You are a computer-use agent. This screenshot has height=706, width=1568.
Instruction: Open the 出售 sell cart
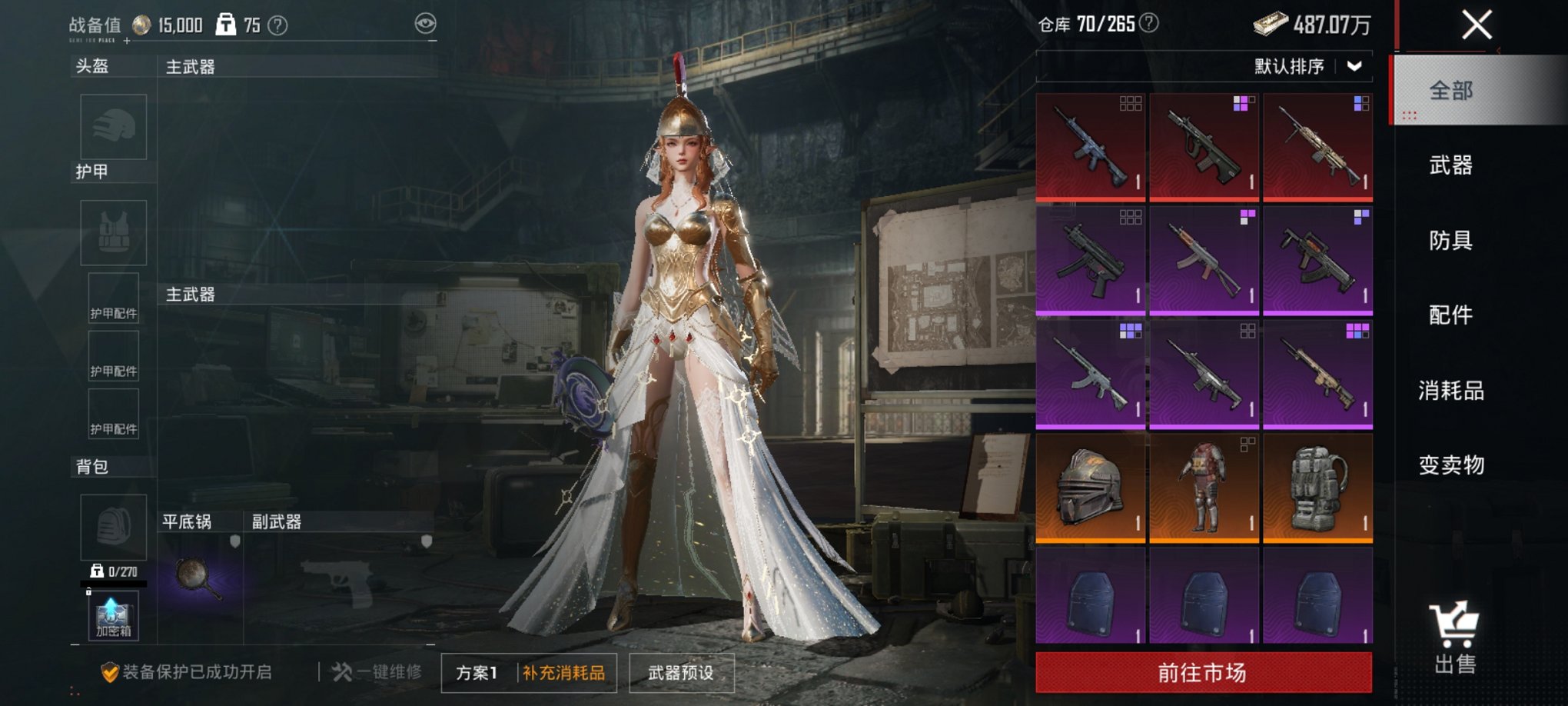tap(1454, 637)
